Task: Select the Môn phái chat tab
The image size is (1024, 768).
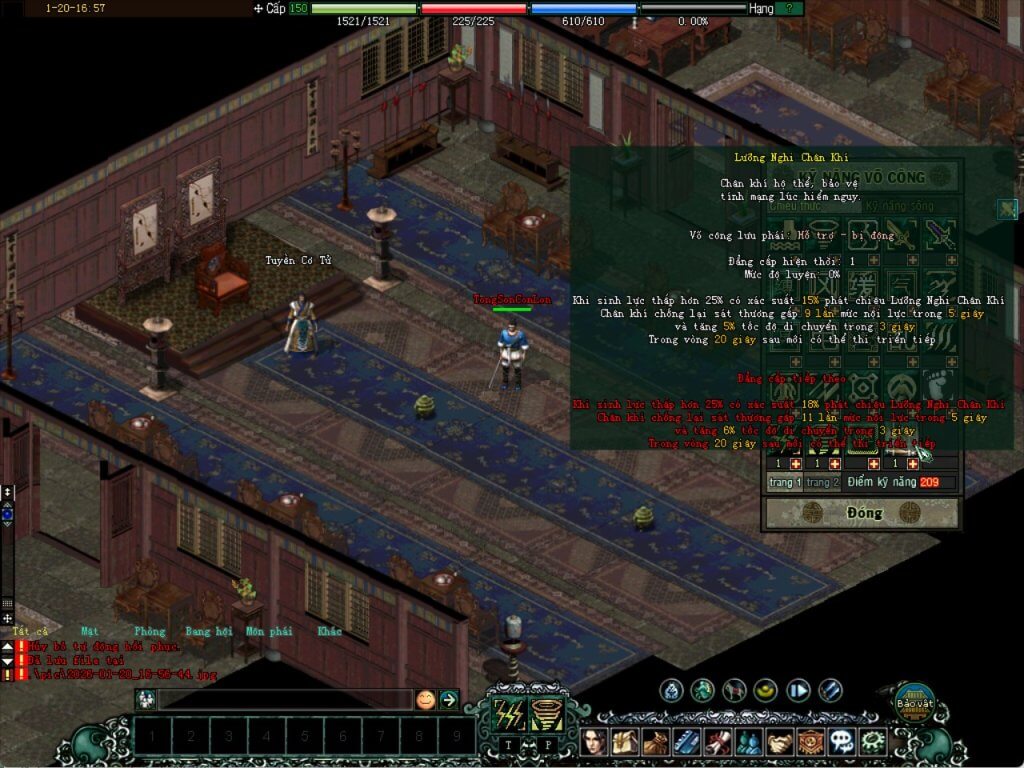Action: 269,631
